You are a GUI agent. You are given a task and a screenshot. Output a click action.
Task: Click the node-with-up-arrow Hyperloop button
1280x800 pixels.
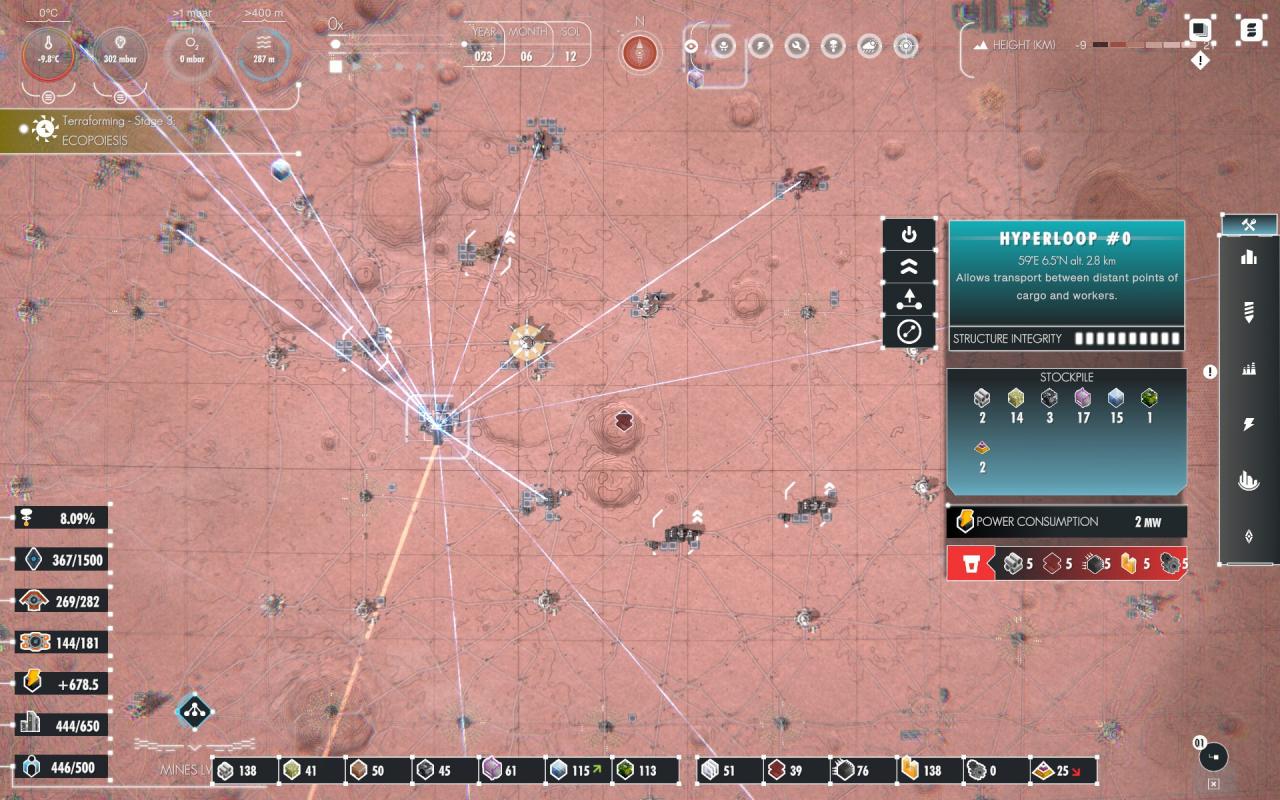(909, 299)
